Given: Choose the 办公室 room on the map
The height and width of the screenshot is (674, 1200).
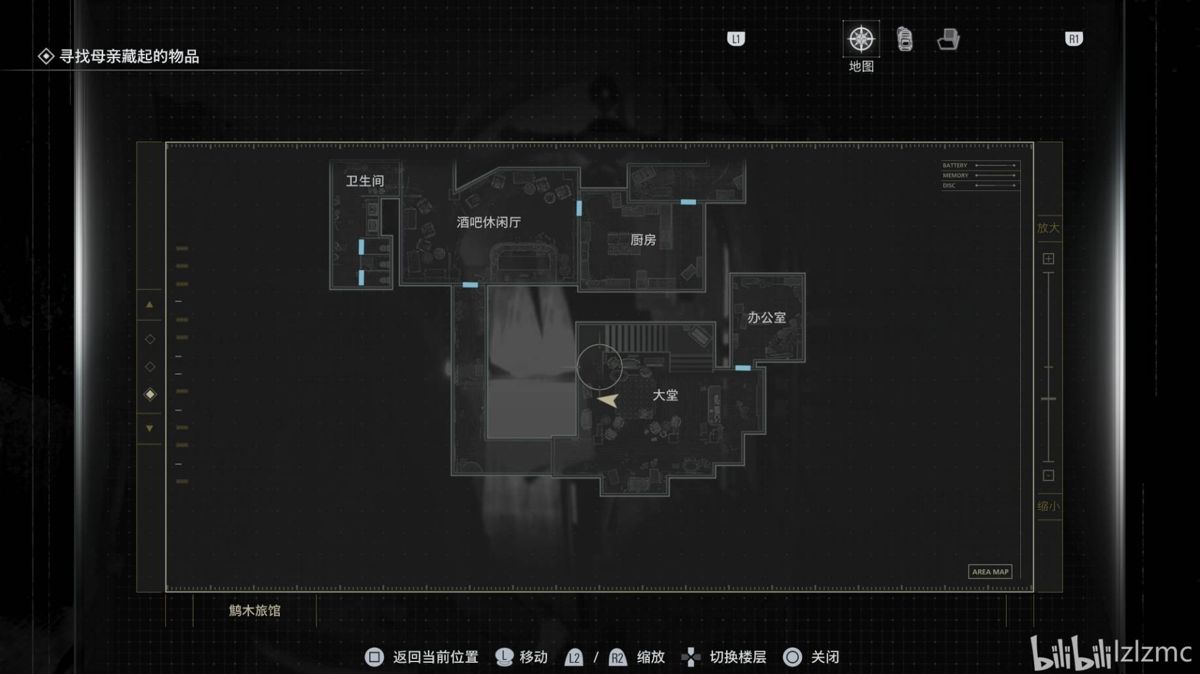Looking at the screenshot, I should [x=767, y=317].
